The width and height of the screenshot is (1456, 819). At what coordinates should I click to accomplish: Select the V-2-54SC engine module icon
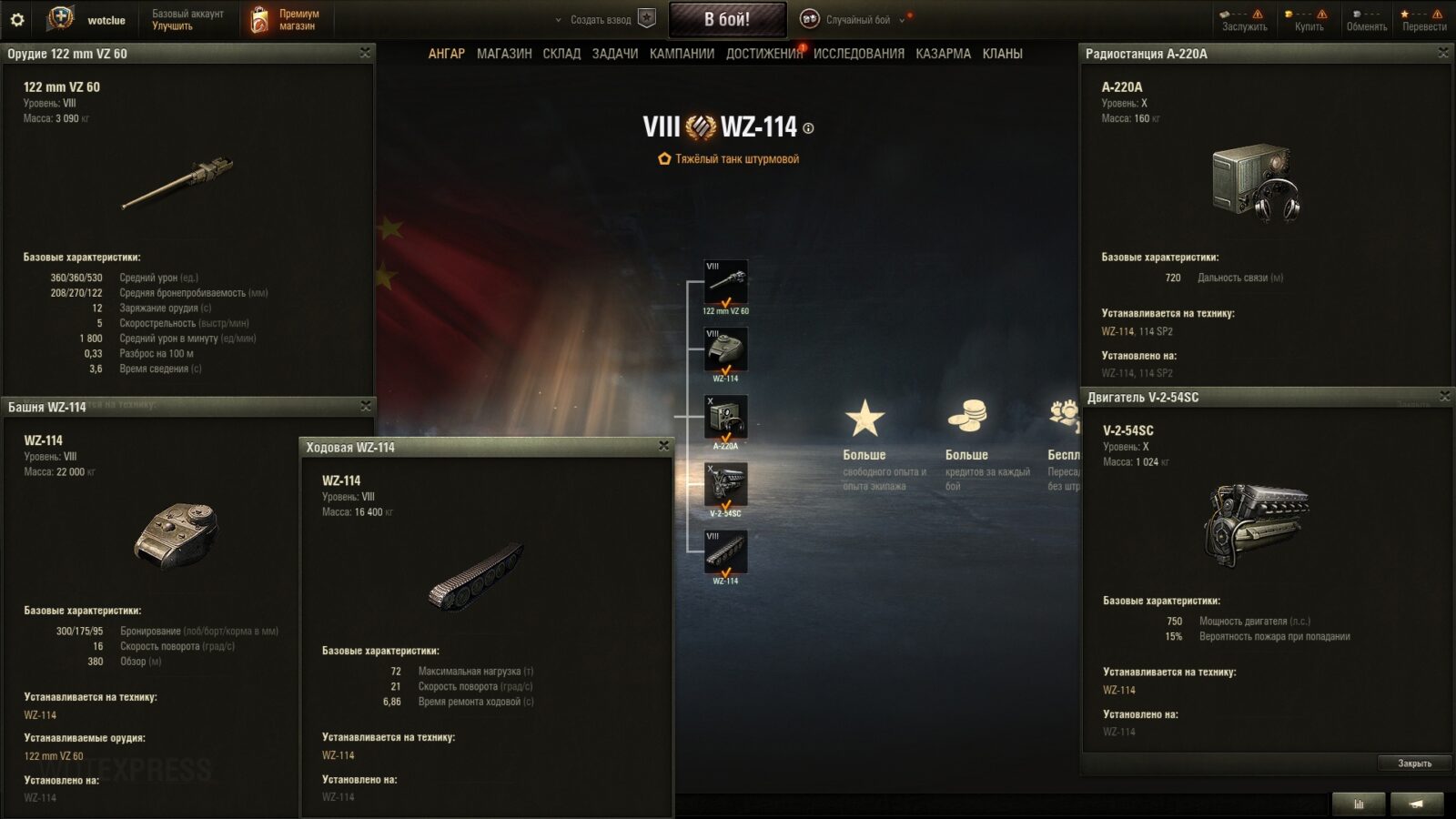[x=725, y=485]
